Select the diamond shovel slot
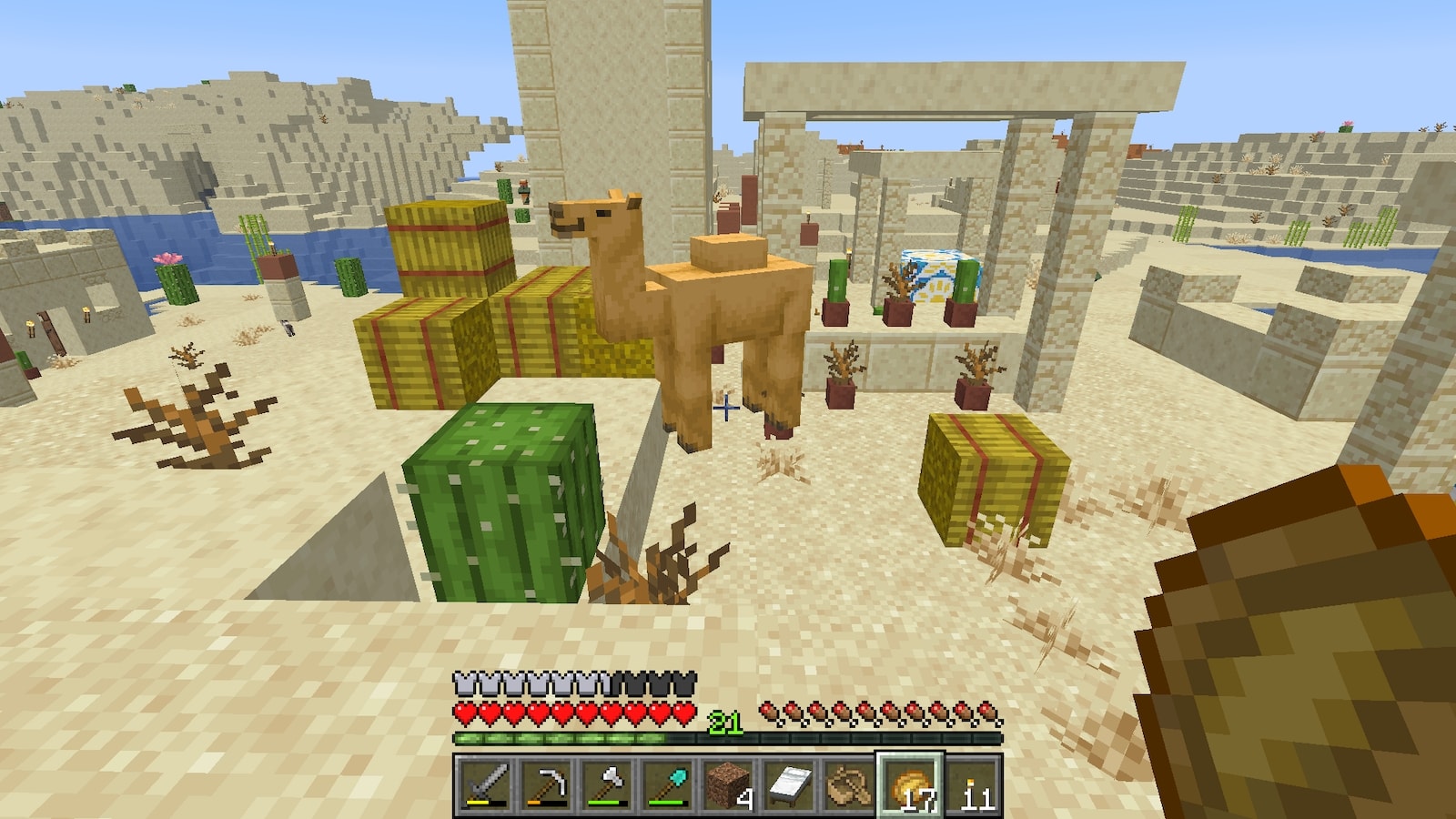Viewport: 1456px width, 819px height. [666, 784]
